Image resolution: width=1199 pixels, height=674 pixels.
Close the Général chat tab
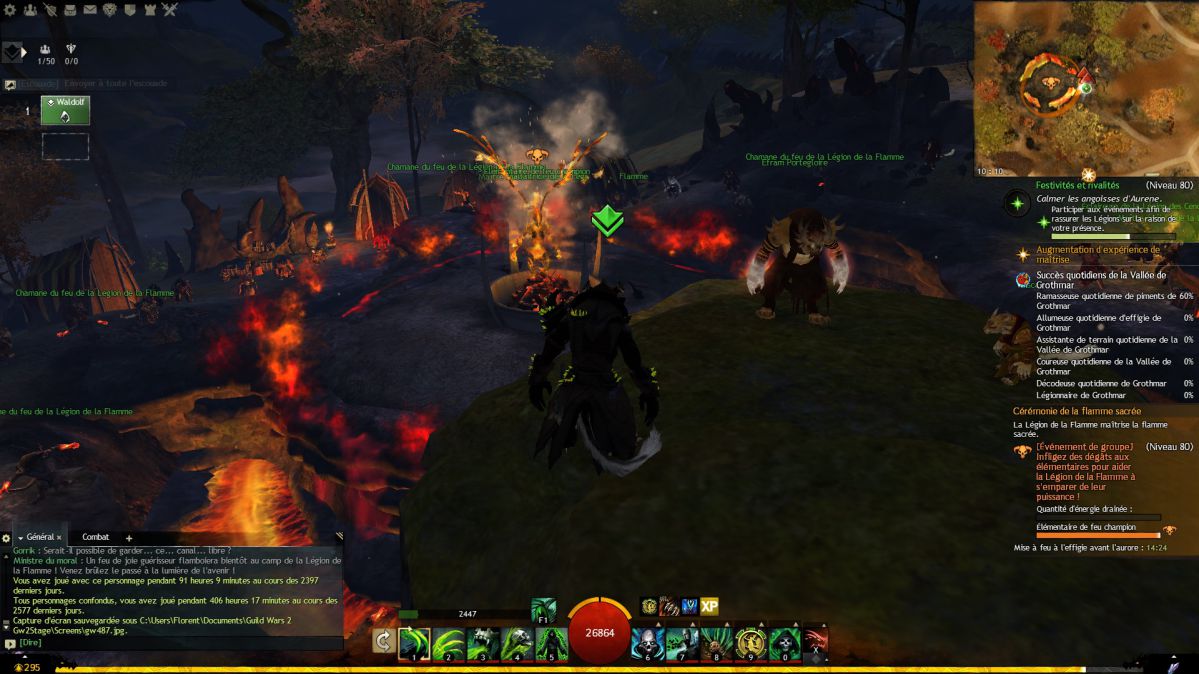point(59,538)
